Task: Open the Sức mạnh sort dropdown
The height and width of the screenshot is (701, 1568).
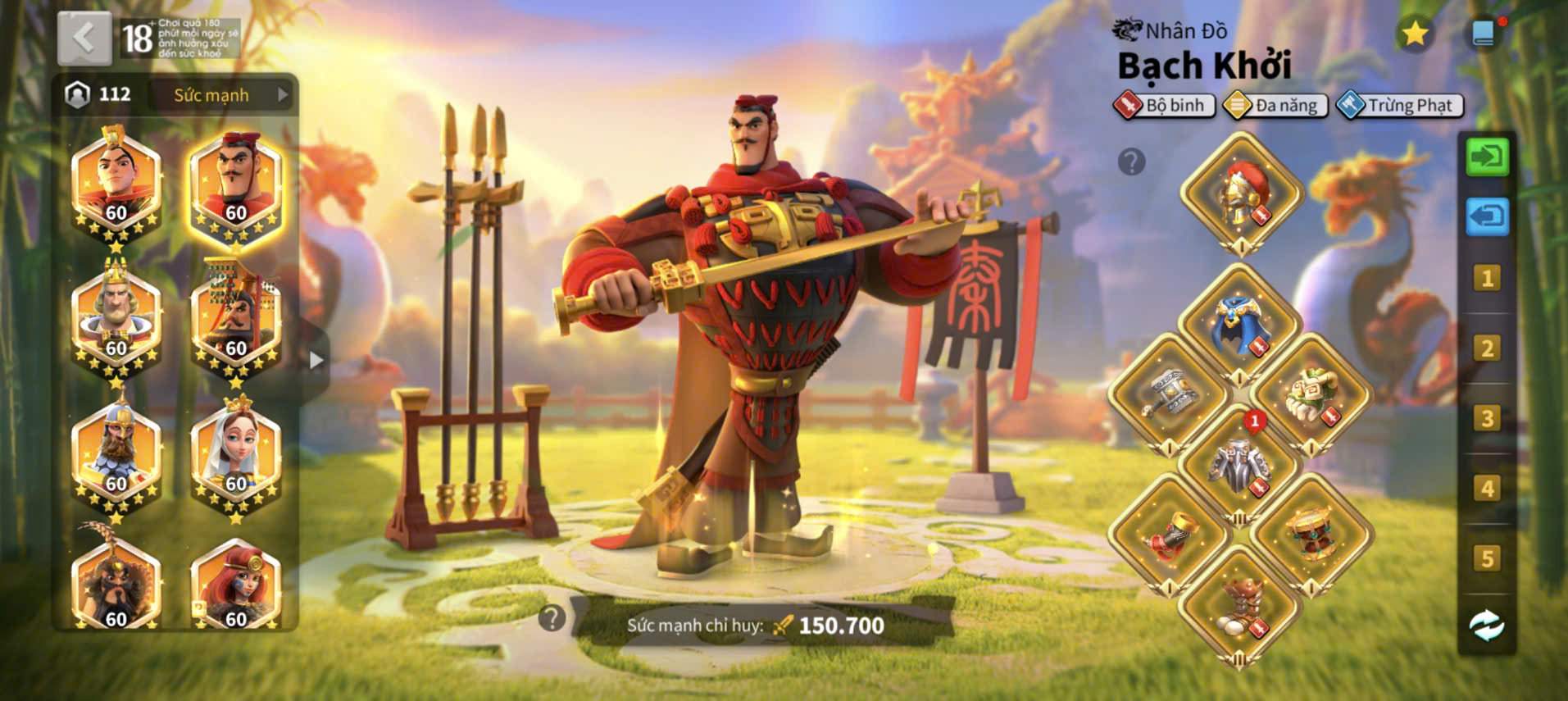Action: tap(223, 95)
